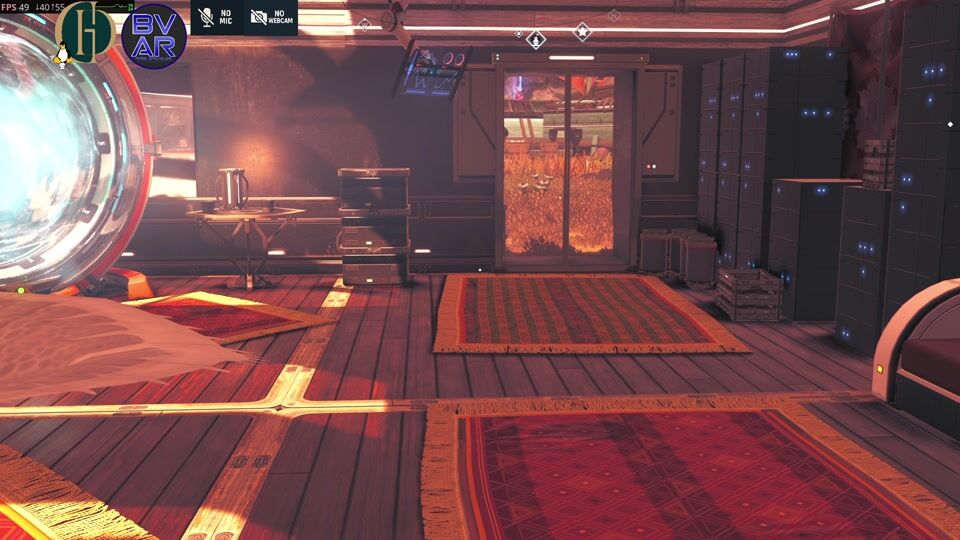Select the down-arrow marker on the compass
Viewport: 960px width, 540px height.
[x=536, y=40]
